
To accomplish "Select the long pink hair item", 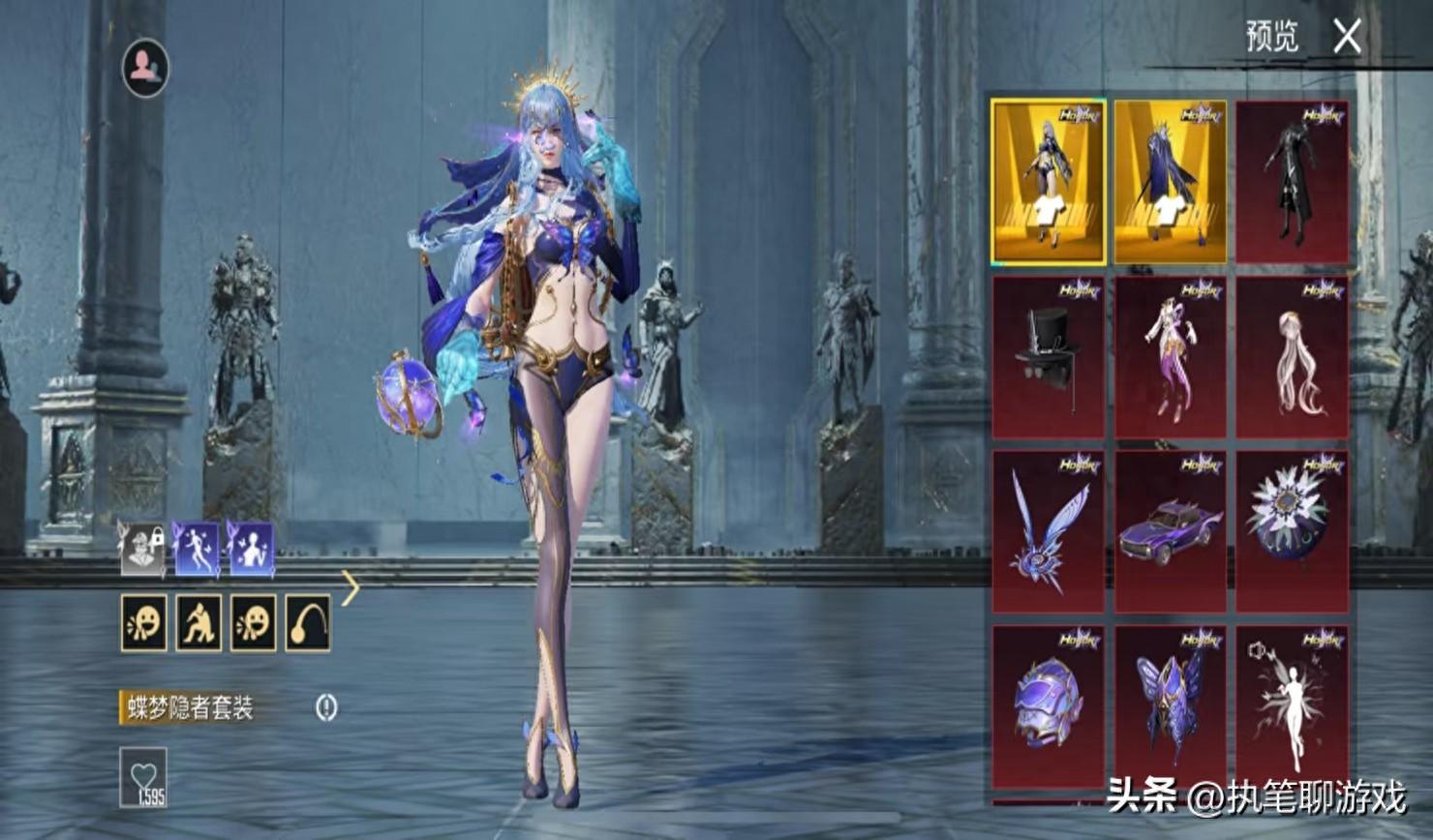I will click(1292, 357).
